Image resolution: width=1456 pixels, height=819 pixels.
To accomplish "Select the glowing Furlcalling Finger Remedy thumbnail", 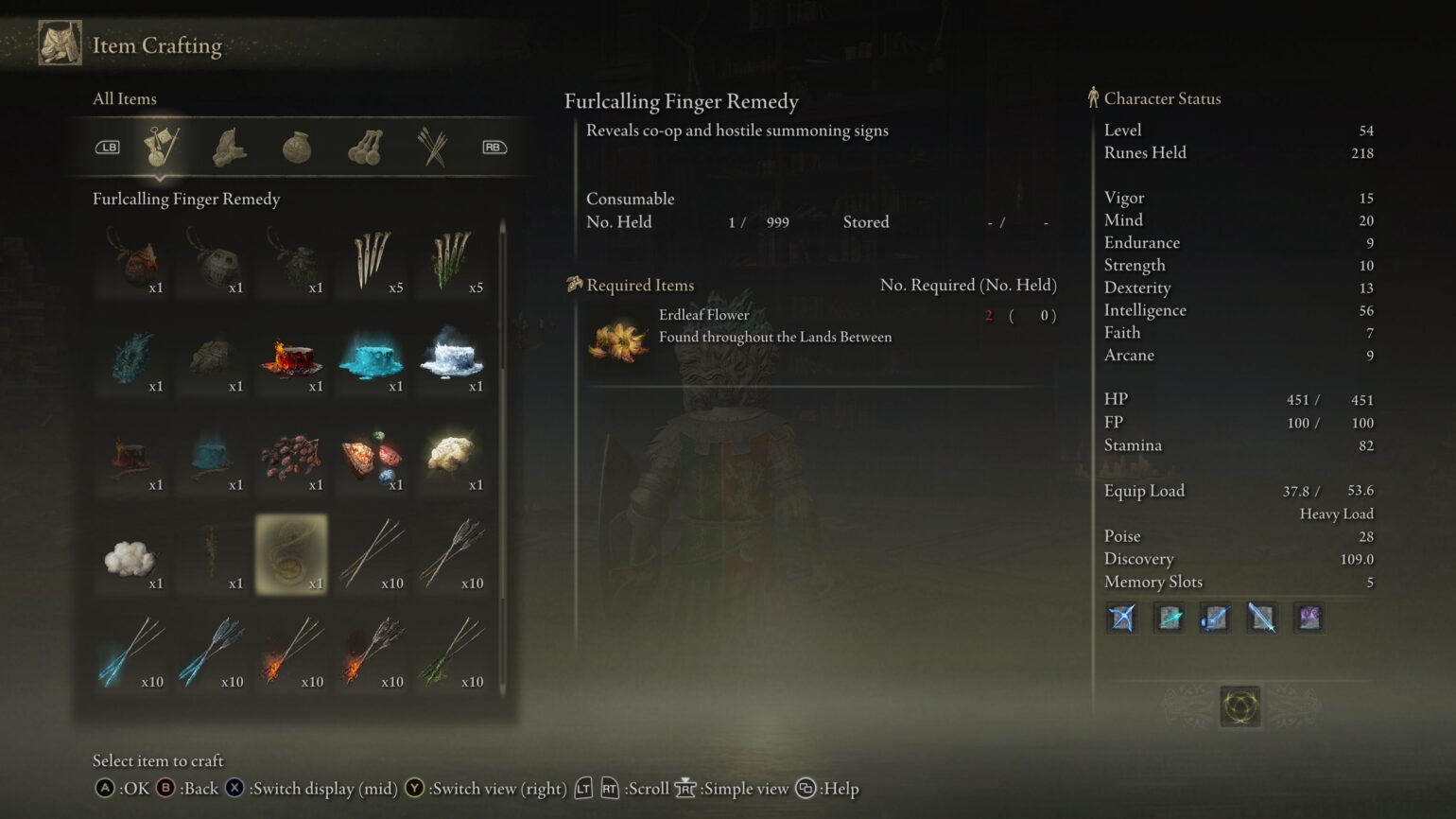I will pos(292,556).
